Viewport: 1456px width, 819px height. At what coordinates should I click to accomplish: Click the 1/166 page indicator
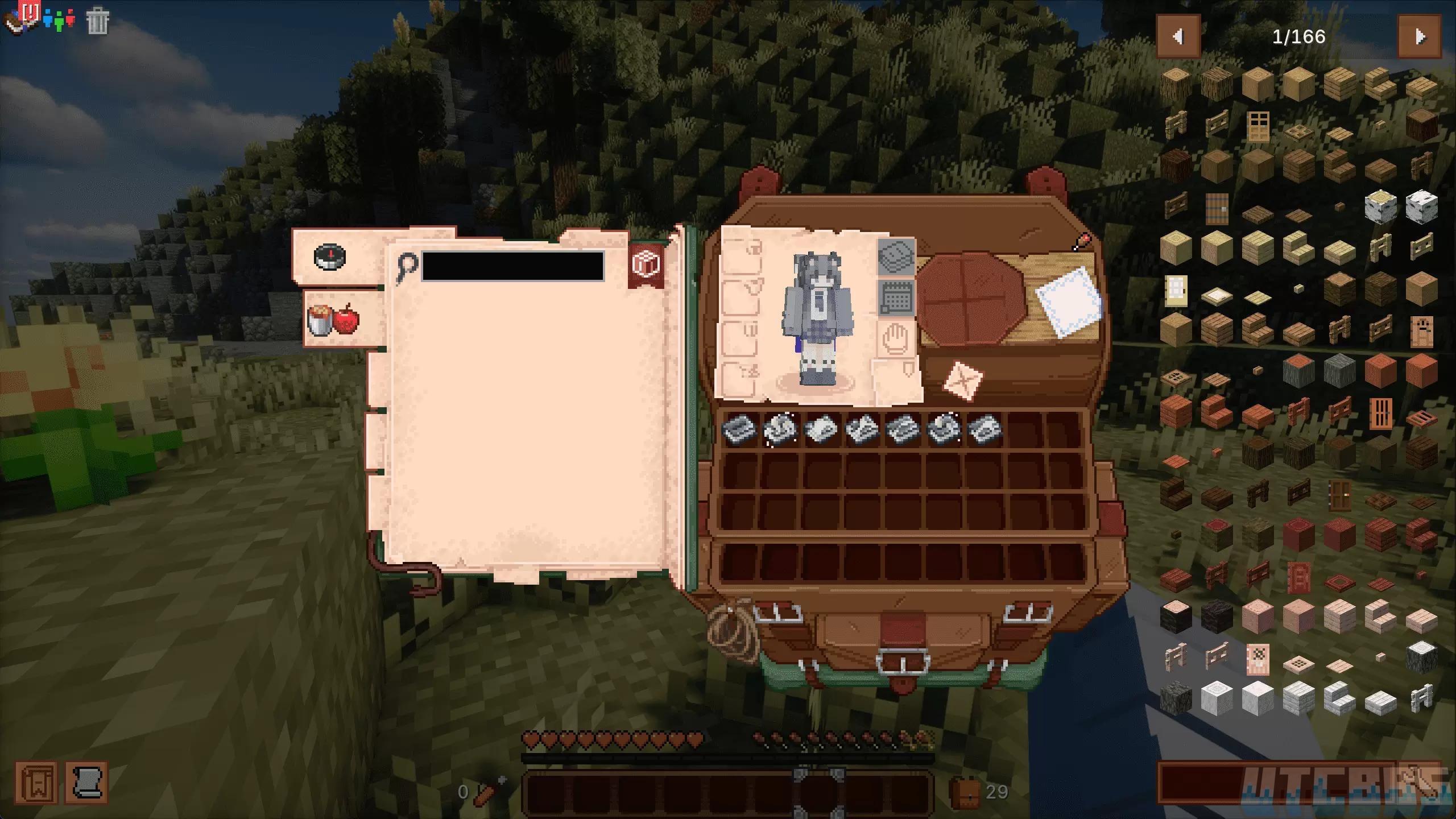[1298, 38]
